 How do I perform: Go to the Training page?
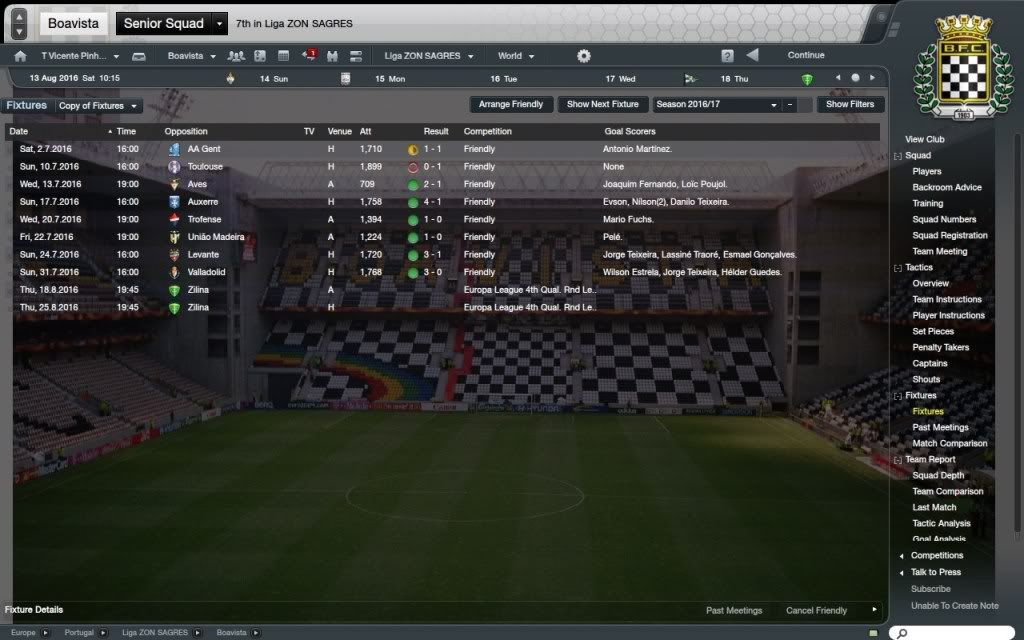click(x=927, y=204)
